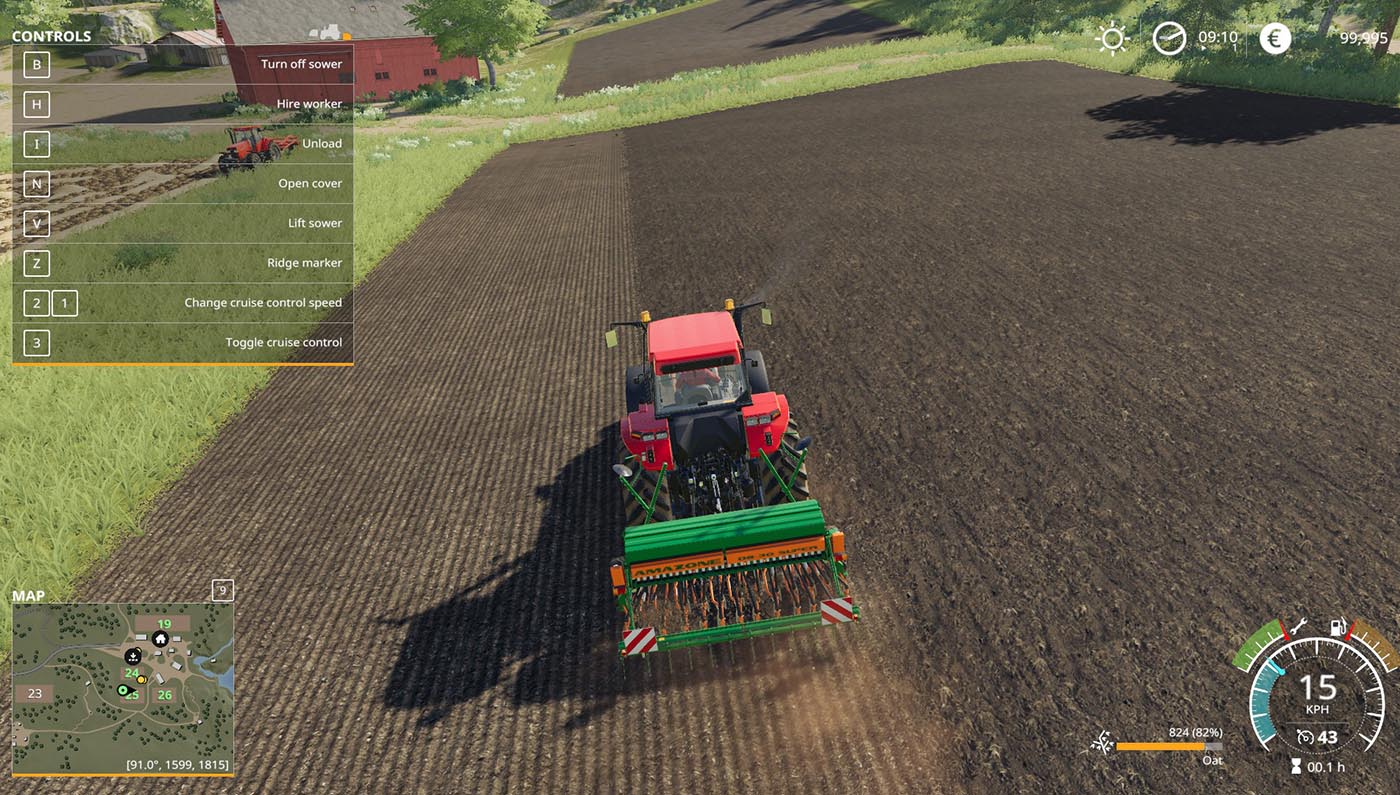Image resolution: width=1400 pixels, height=795 pixels.
Task: Expand the minimap zoom with the 9 button
Action: (221, 590)
